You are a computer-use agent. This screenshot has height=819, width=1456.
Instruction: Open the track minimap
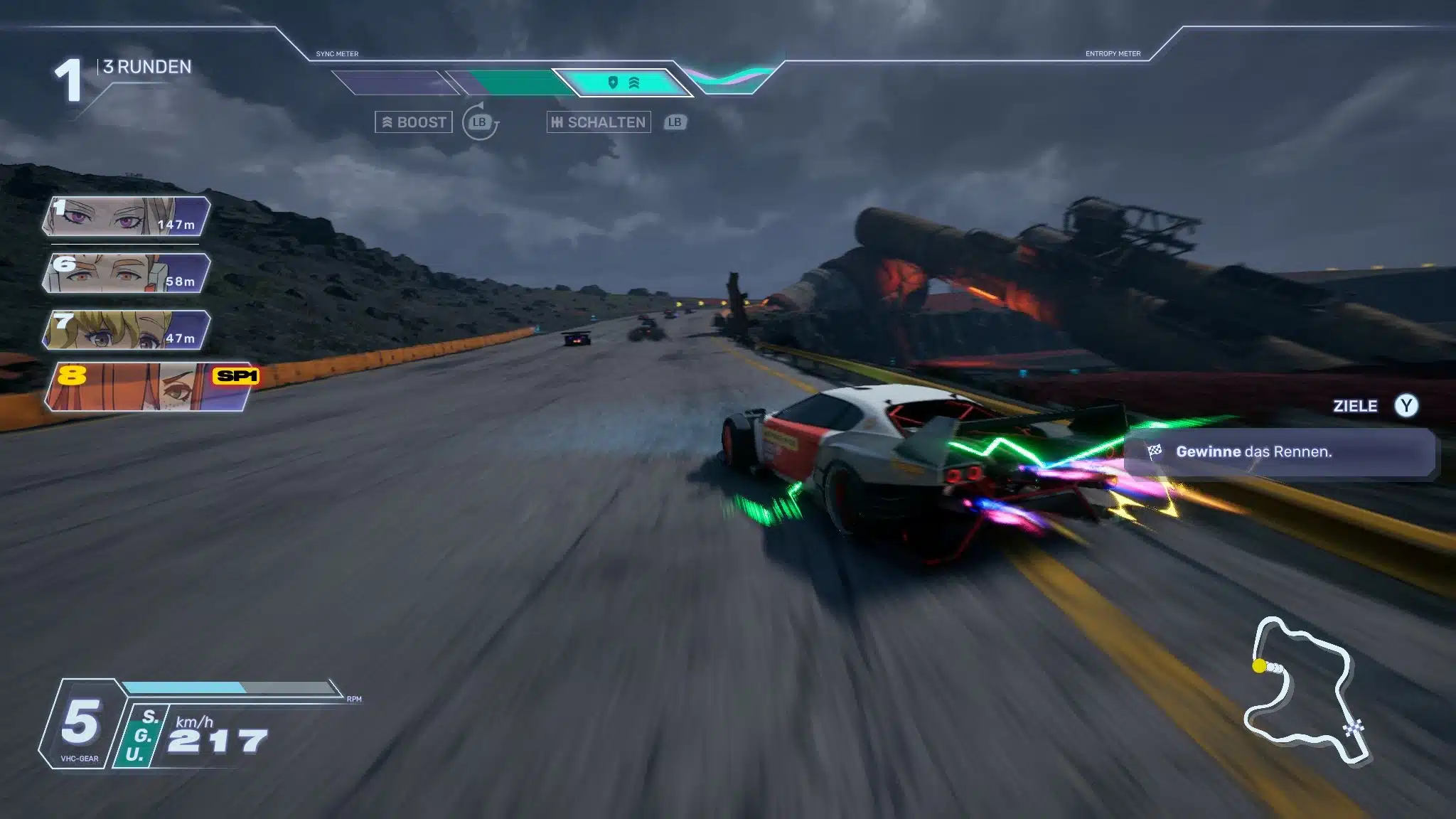click(x=1305, y=691)
